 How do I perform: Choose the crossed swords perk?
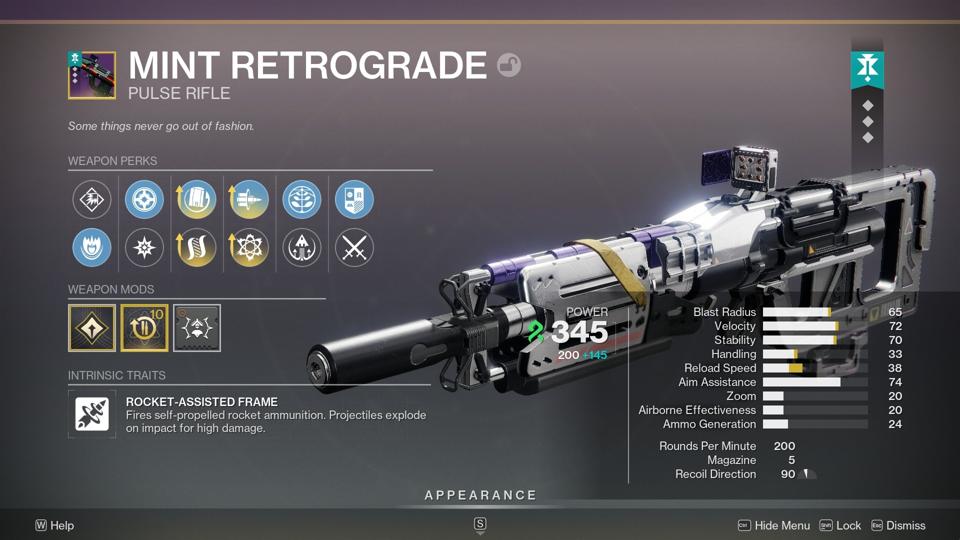(353, 248)
